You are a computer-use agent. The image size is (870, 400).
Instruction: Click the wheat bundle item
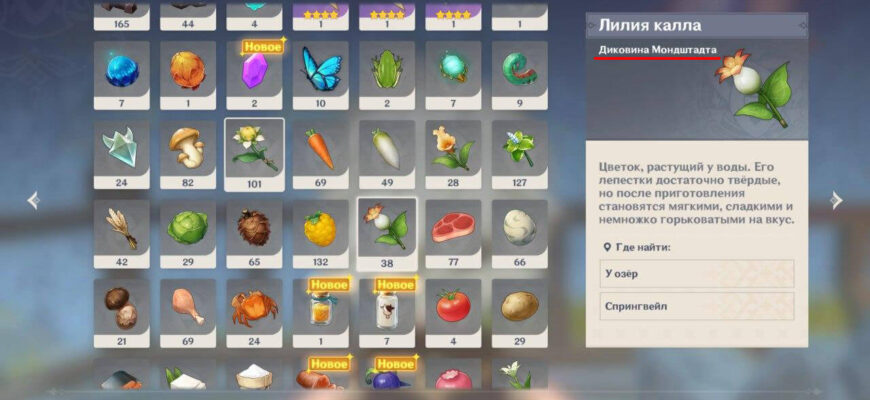(x=121, y=228)
